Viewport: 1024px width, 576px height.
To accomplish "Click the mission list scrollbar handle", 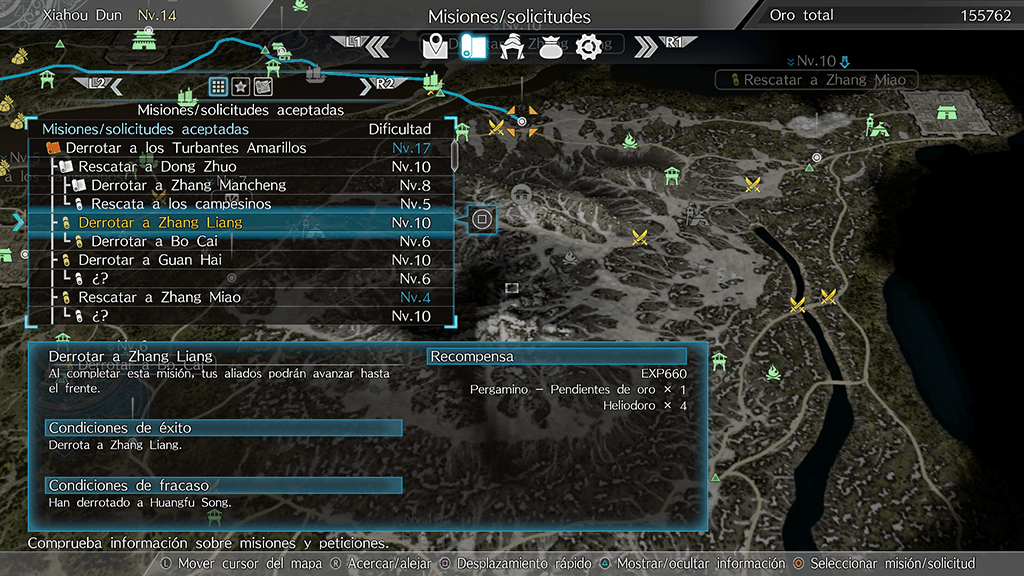I will point(455,155).
